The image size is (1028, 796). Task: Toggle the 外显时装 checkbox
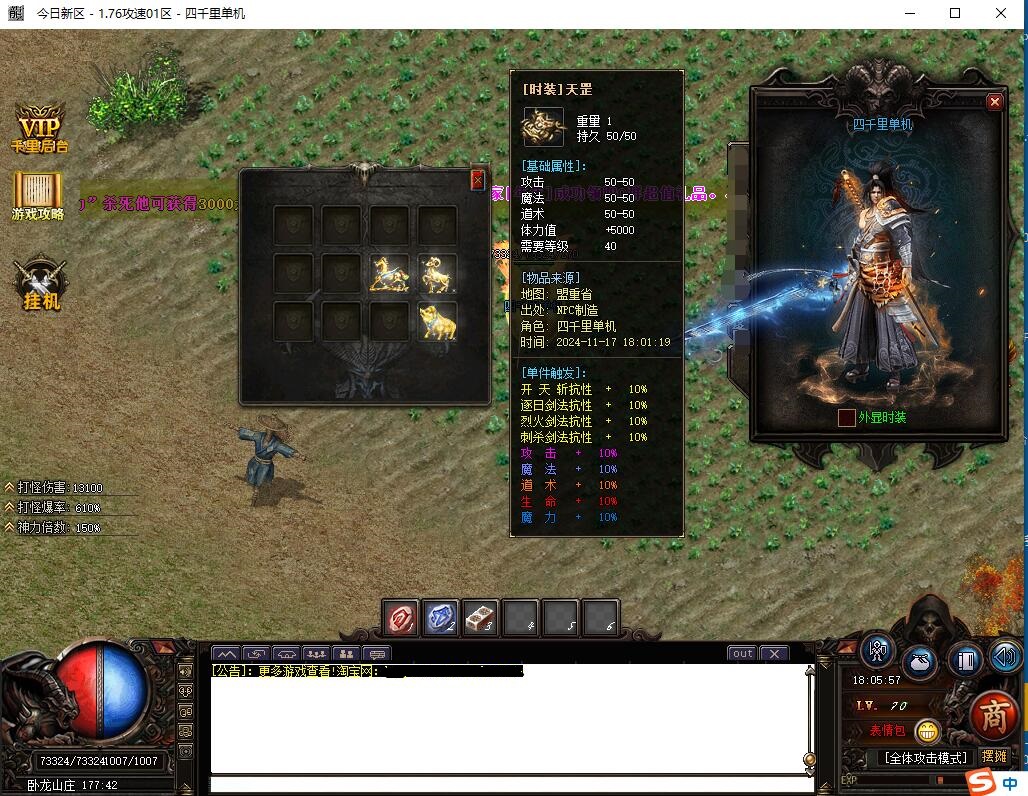tap(847, 417)
